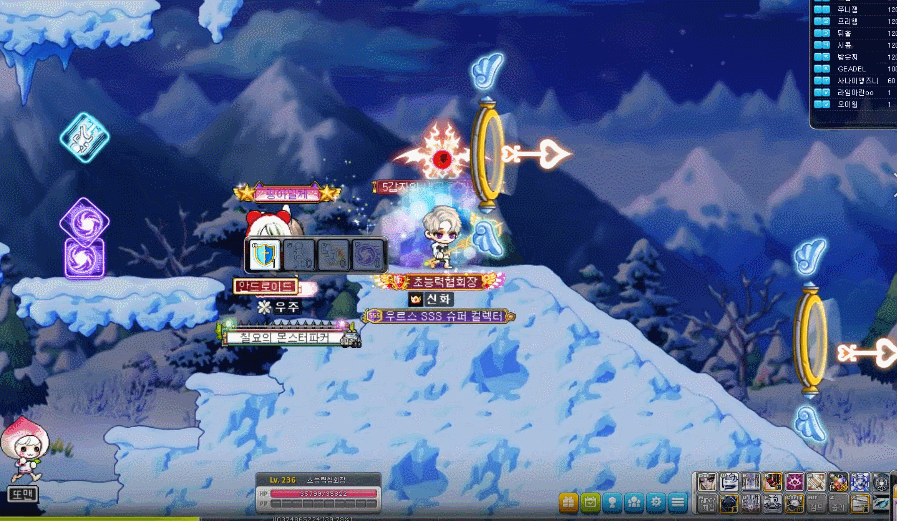Viewport: 897px width, 521px height.
Task: Select the 오이월 row in the list
Action: click(852, 103)
